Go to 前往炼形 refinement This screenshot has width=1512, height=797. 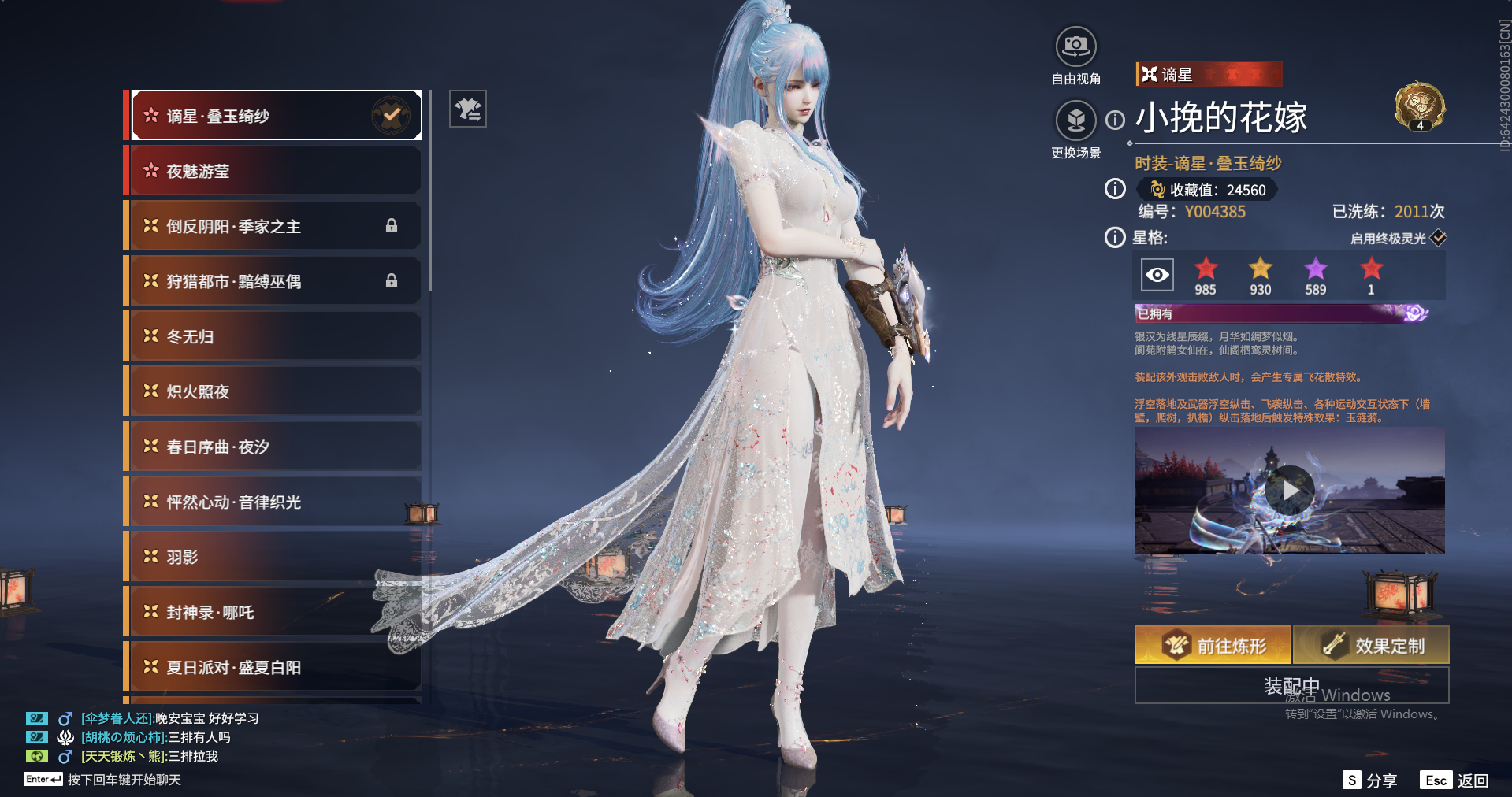pos(1213,646)
